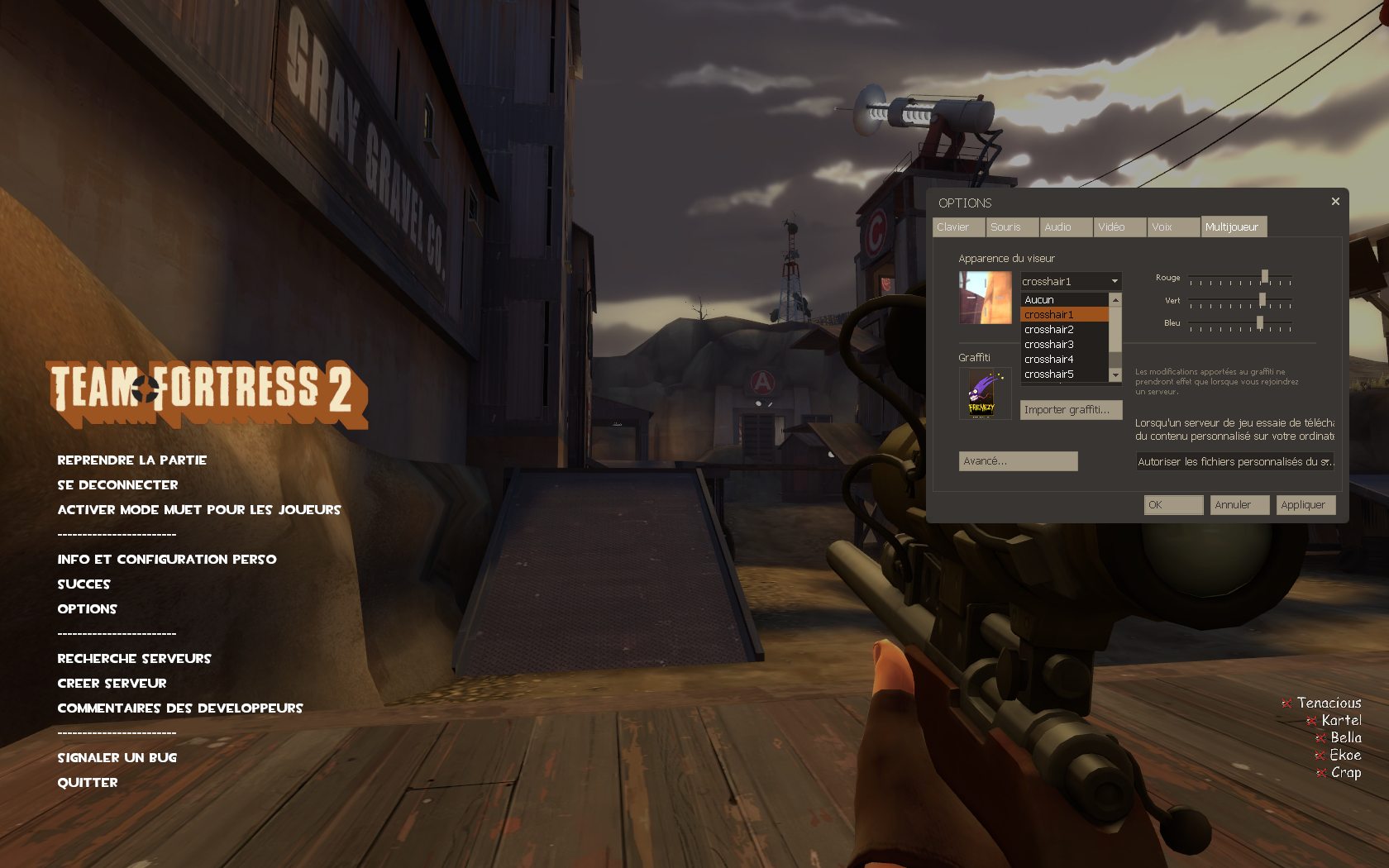Show the Audio settings tab
The height and width of the screenshot is (868, 1389).
click(1065, 227)
